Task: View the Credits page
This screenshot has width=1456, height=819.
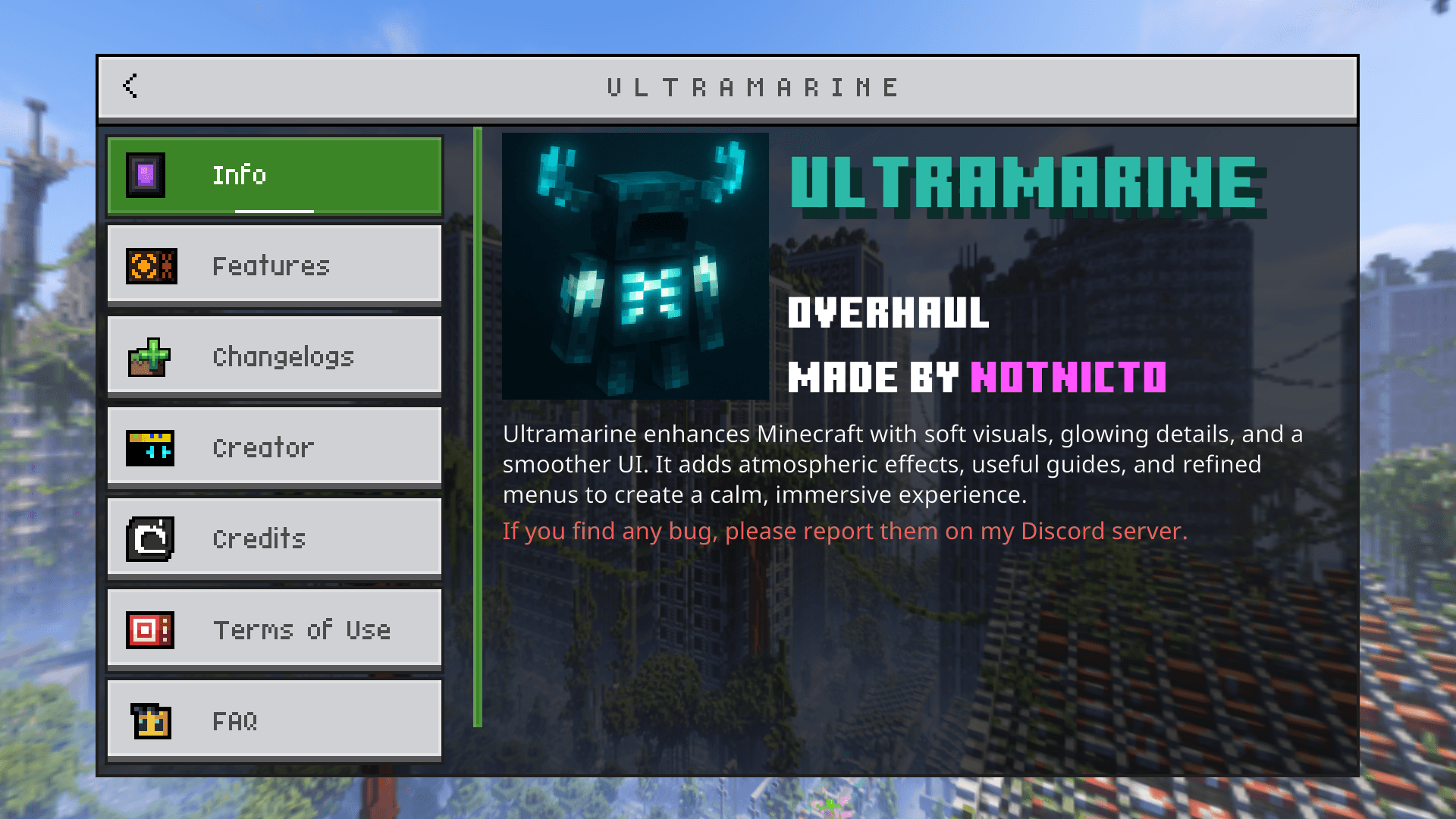Action: click(273, 538)
